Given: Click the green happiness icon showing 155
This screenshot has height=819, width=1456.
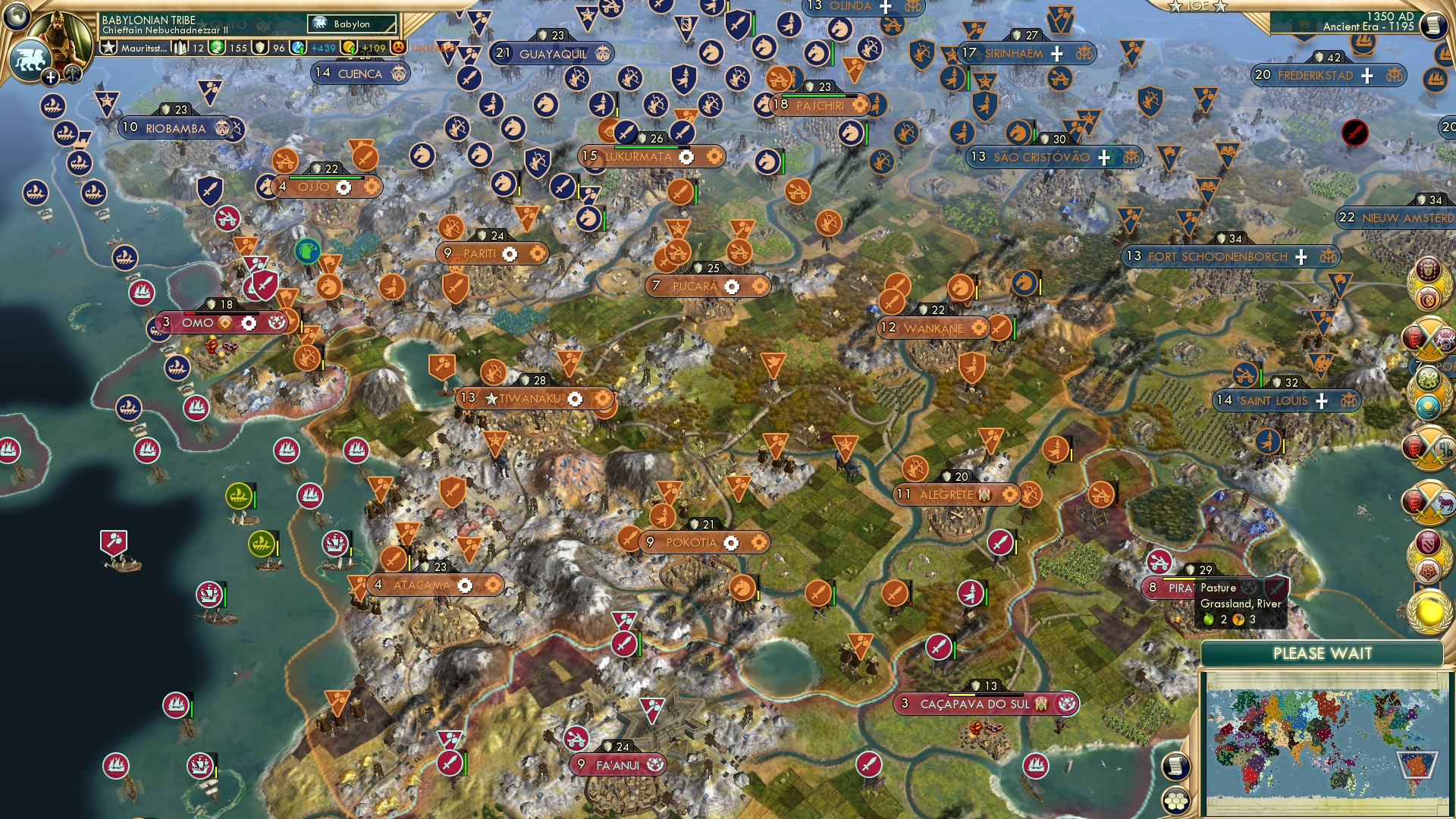Looking at the screenshot, I should click(x=215, y=48).
